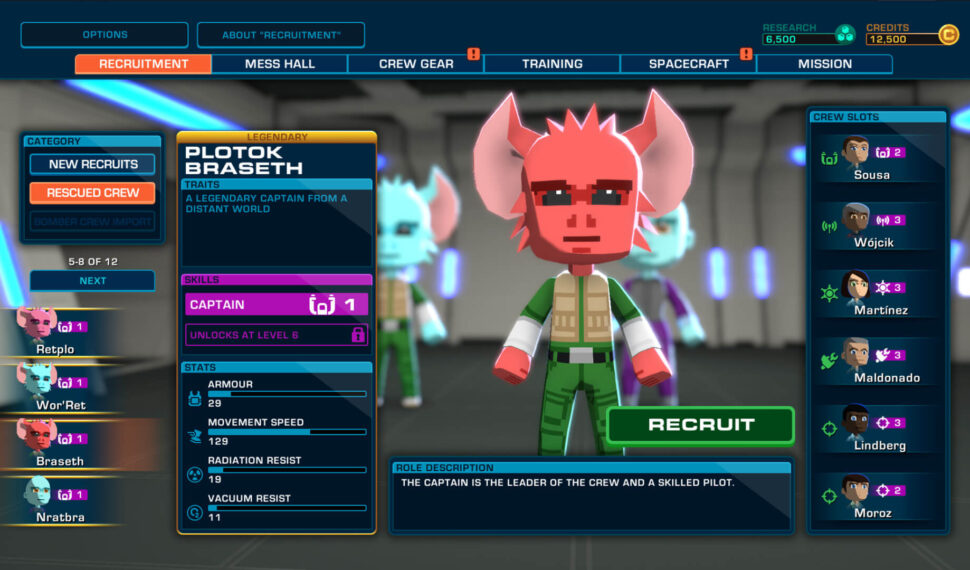
Task: Recruit Plotok Braseth with the green button
Action: (x=700, y=425)
